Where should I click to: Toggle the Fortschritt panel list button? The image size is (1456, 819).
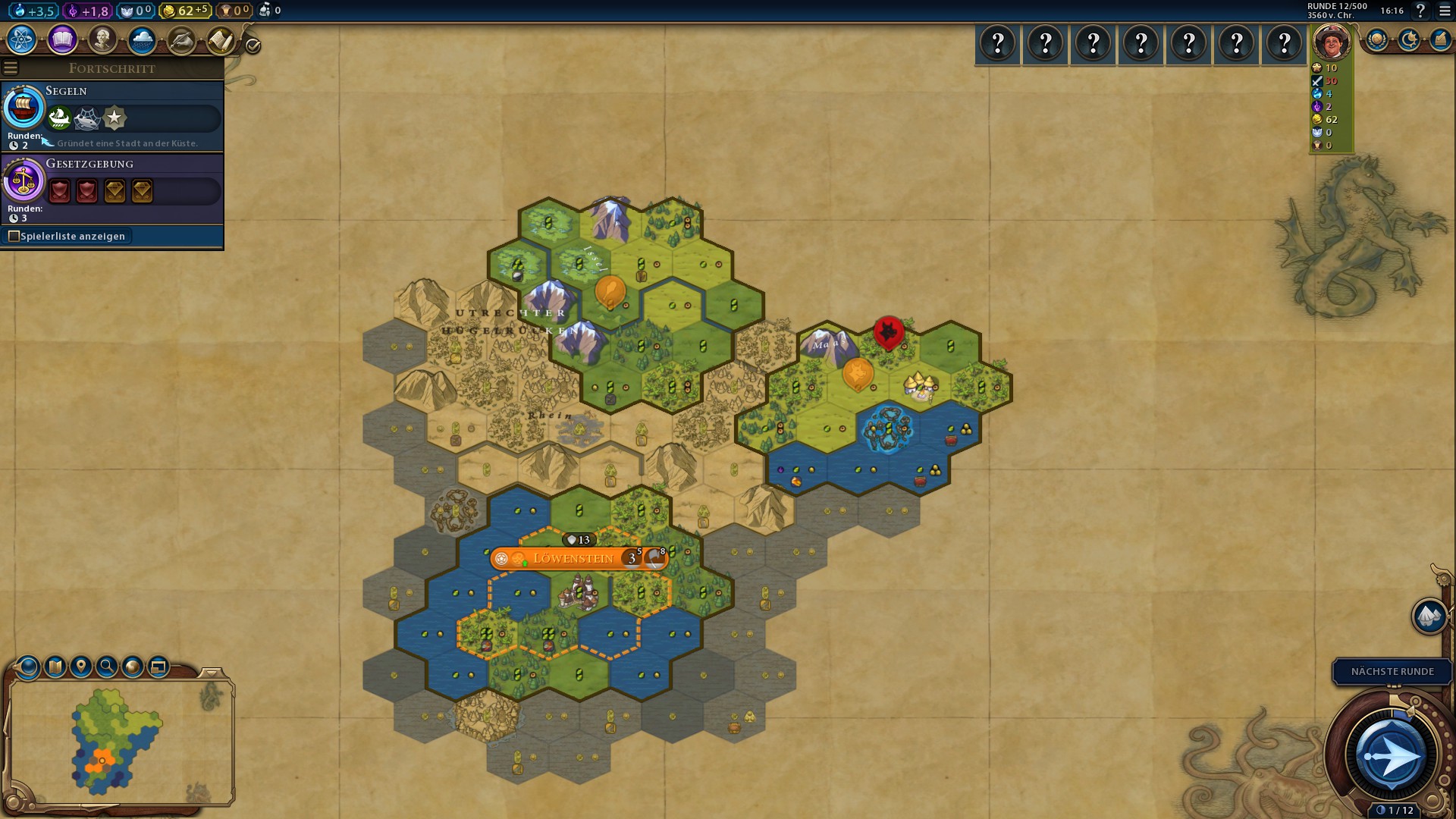[11, 68]
